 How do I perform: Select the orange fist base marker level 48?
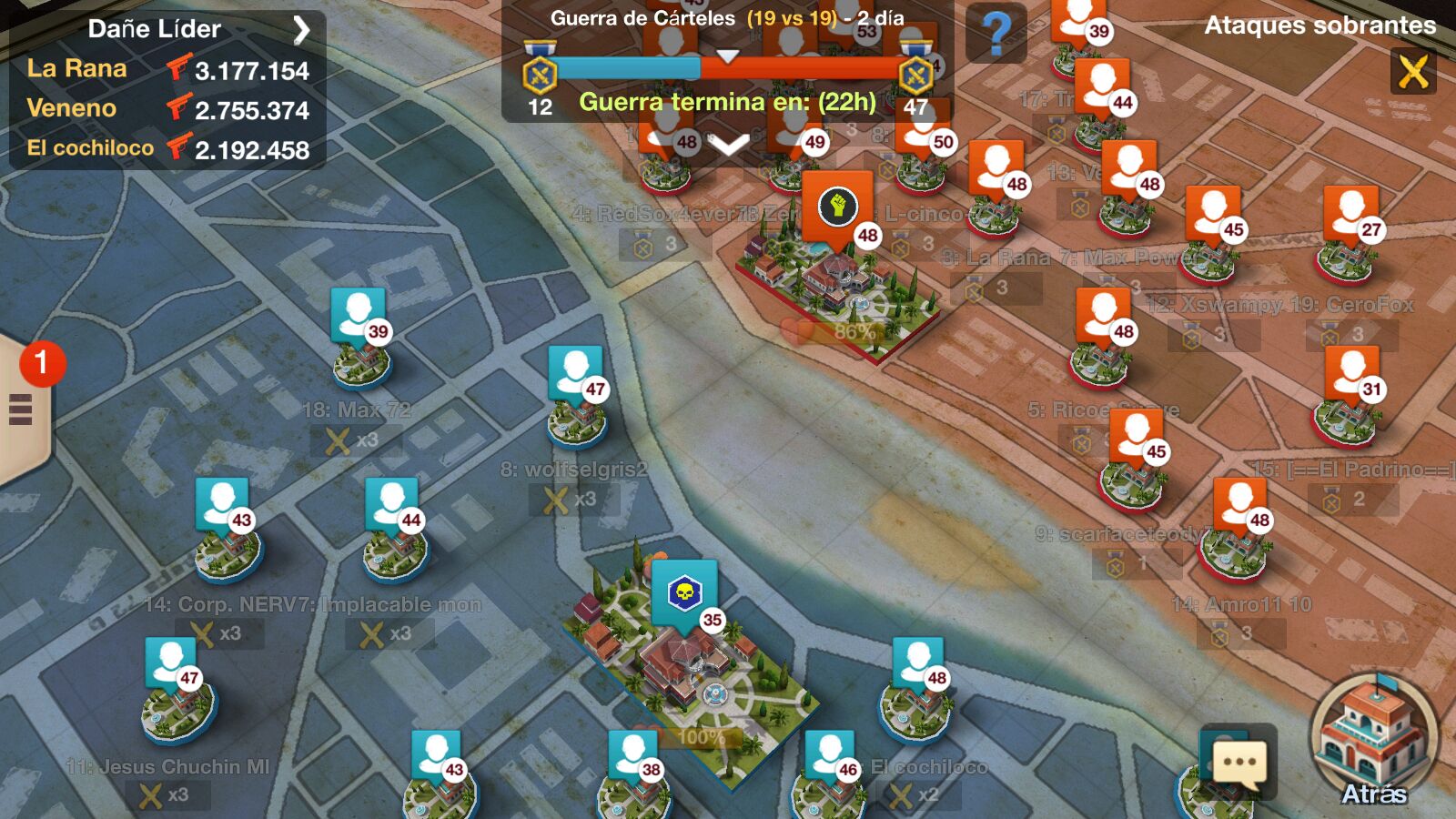point(837,209)
